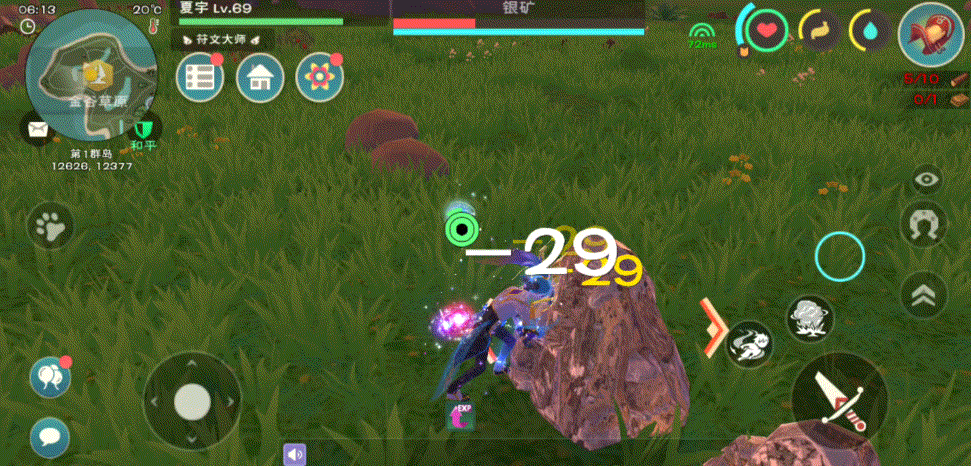Open the chat speech bubble
971x466 pixels.
(x=49, y=435)
